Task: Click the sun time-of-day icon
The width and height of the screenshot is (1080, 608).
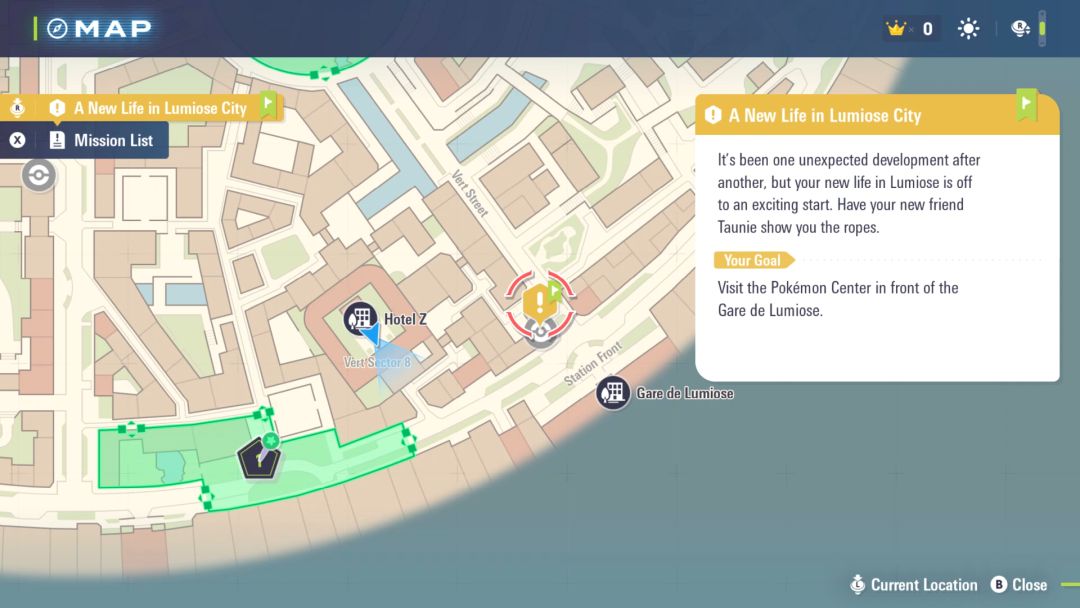Action: [968, 29]
